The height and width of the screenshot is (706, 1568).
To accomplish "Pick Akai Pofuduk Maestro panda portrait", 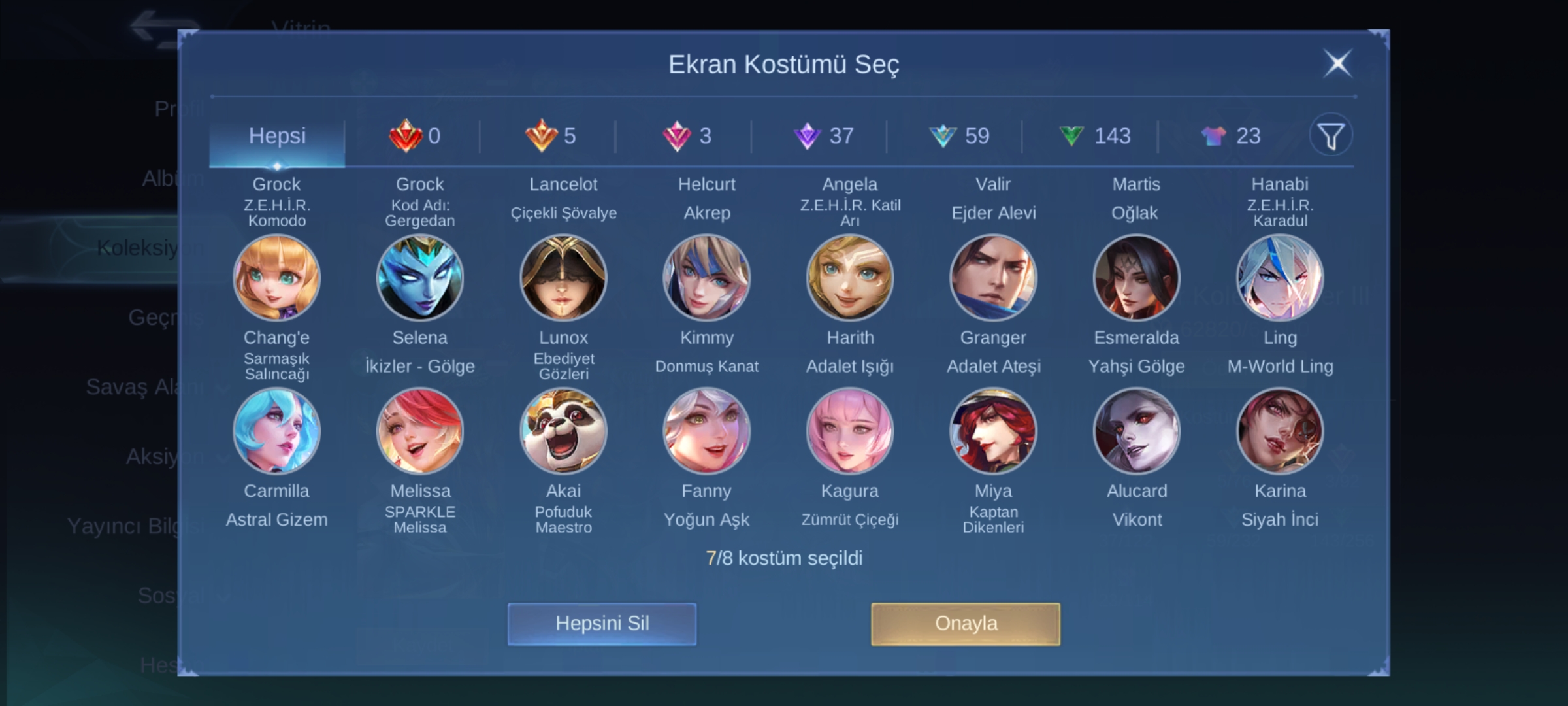I will (x=563, y=431).
